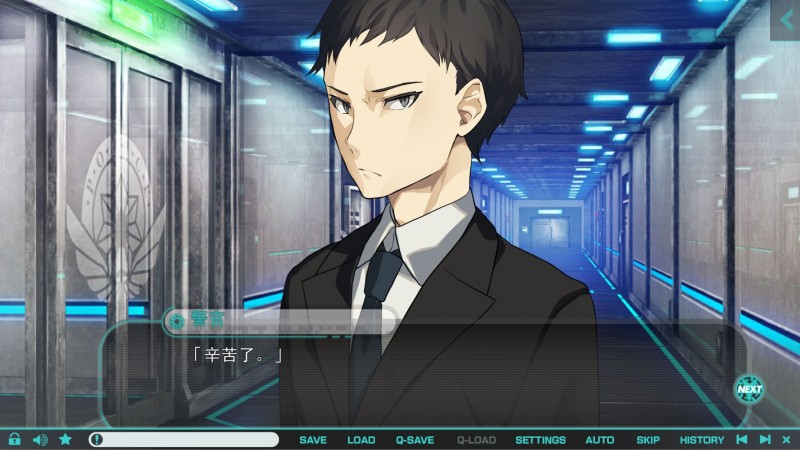This screenshot has height=450, width=800.
Task: Click the SAVE button
Action: point(313,440)
